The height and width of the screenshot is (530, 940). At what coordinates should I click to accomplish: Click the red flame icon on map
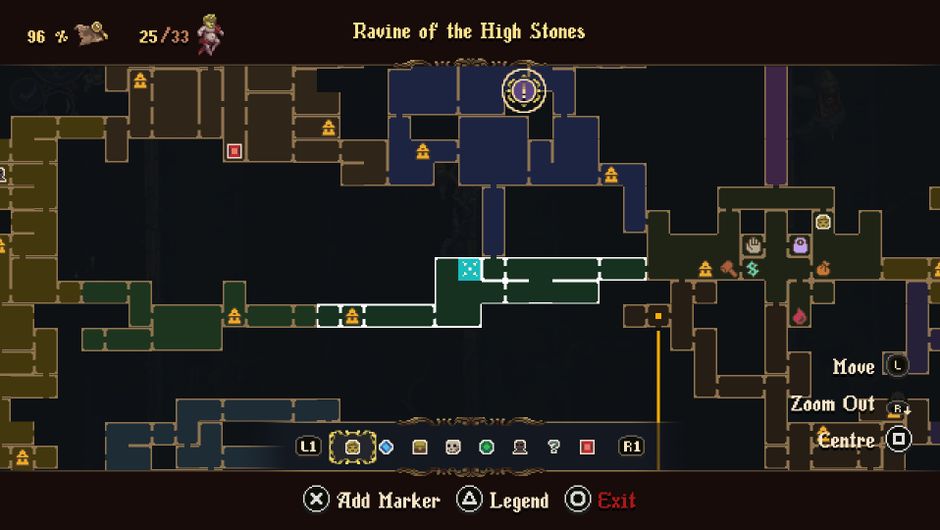pyautogui.click(x=800, y=316)
